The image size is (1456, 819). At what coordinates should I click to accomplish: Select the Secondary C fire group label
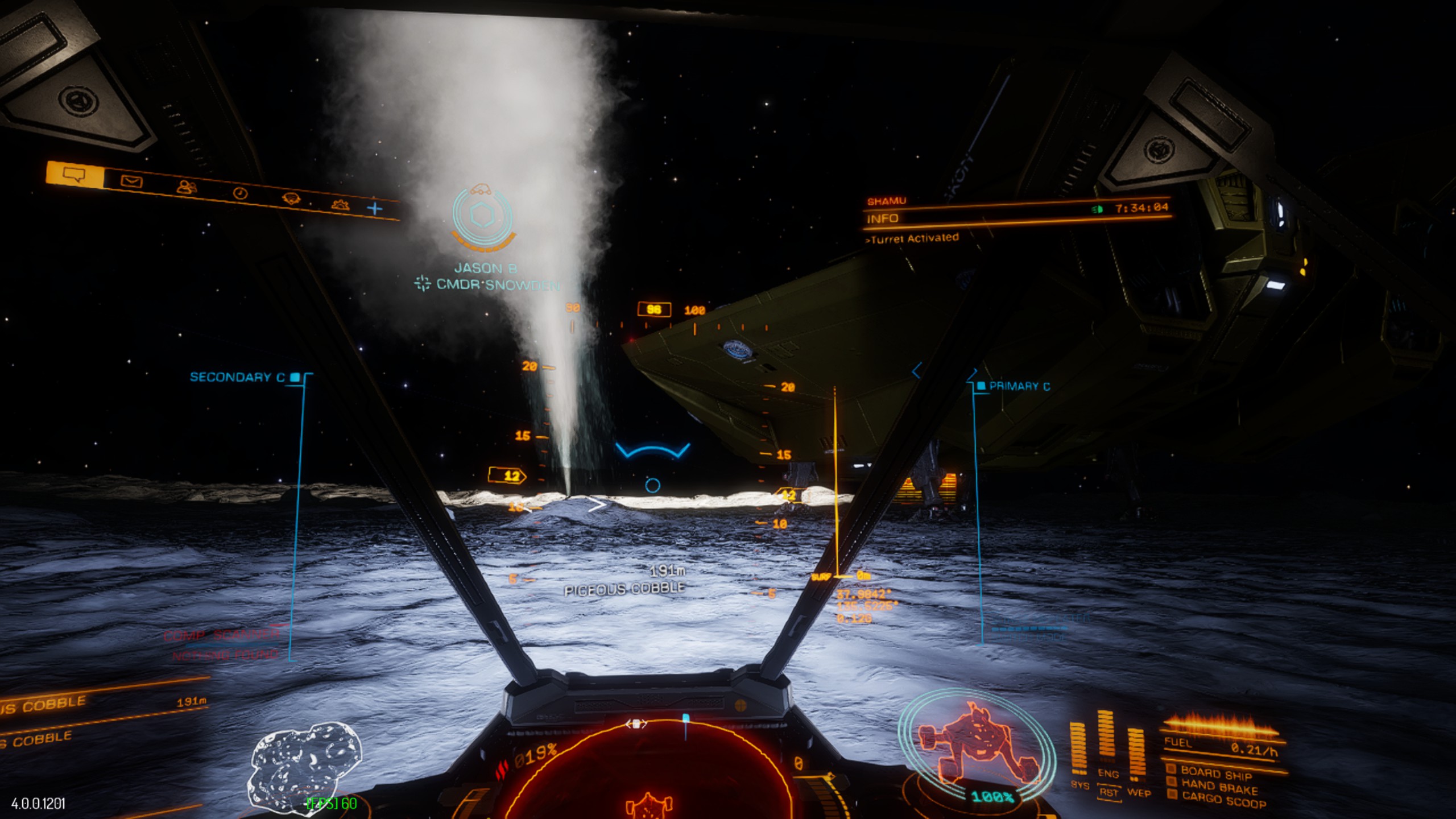pos(238,377)
